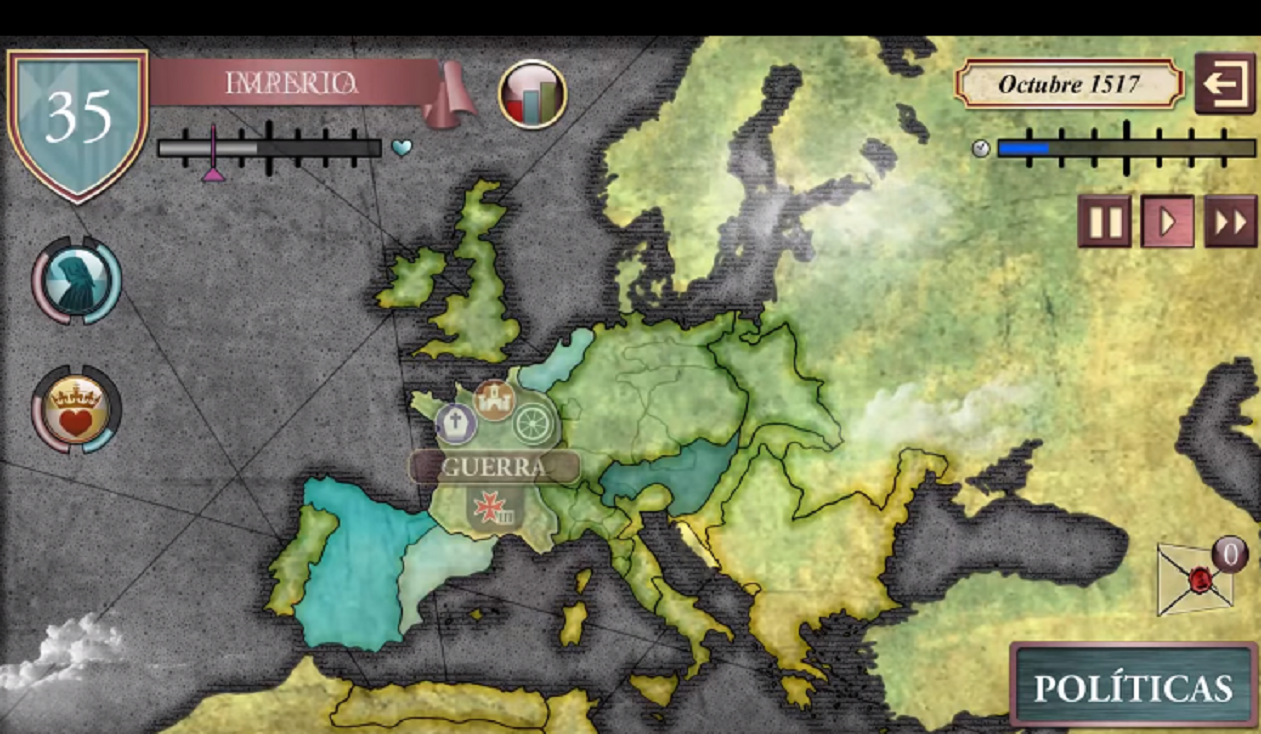Open the Políticas menu
This screenshot has width=1261, height=734.
tap(1133, 686)
